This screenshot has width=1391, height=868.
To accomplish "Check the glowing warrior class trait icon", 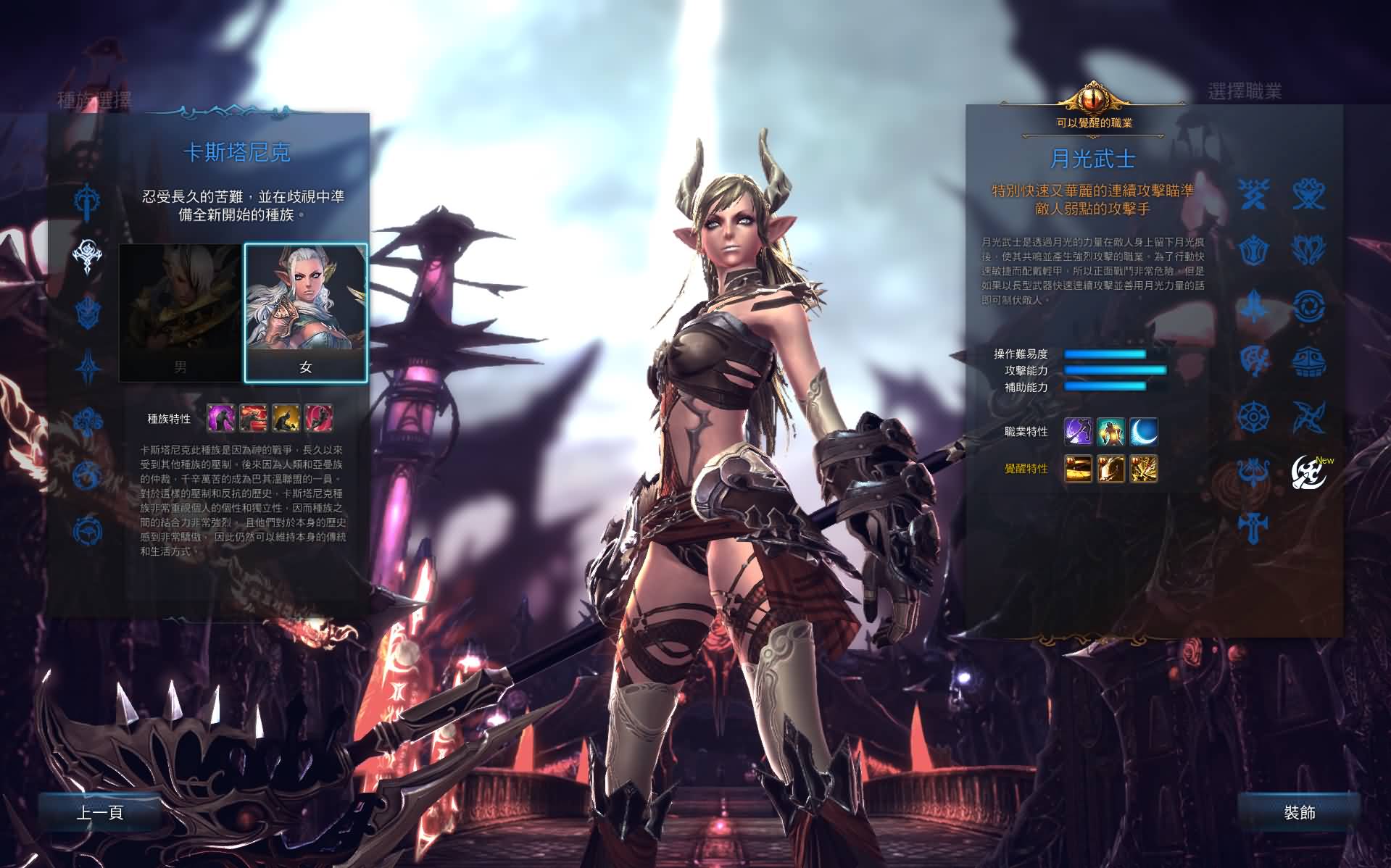I will [1110, 432].
